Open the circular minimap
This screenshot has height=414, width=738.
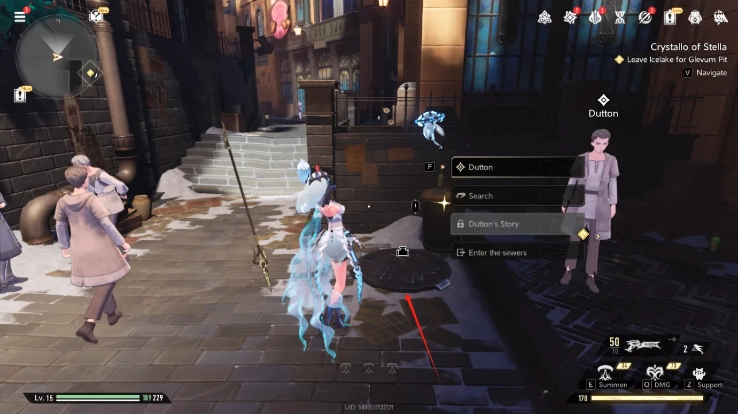click(x=58, y=56)
